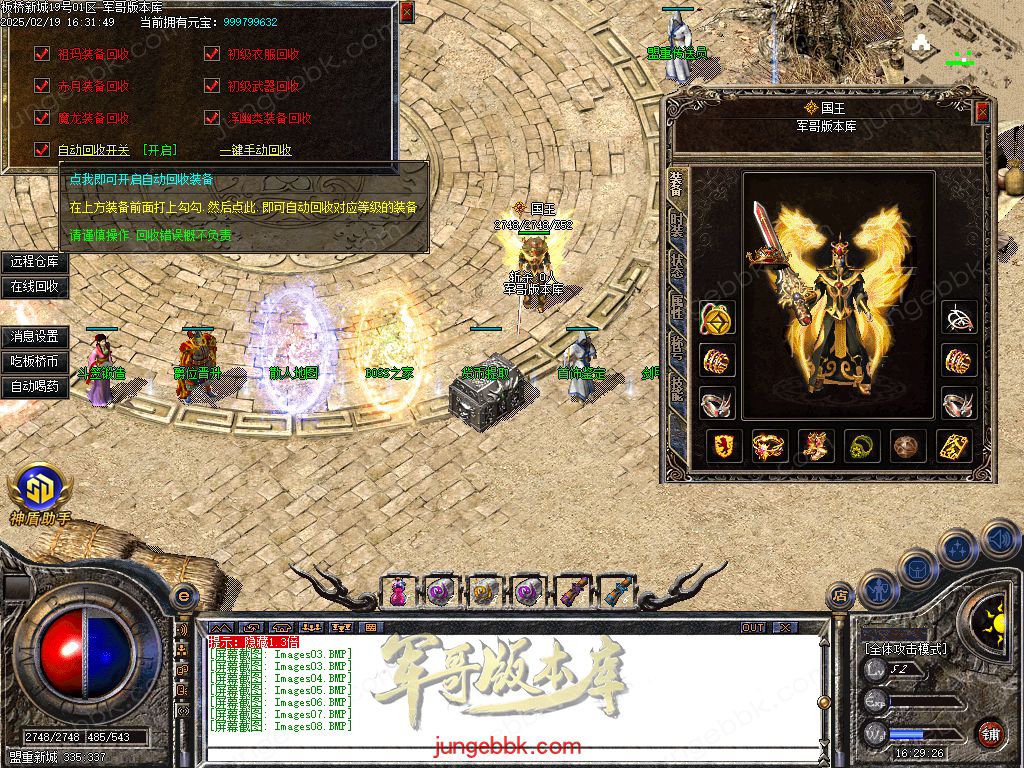The image size is (1024, 768).
Task: Toggle the 自动回收开关 link
Action: 93,150
